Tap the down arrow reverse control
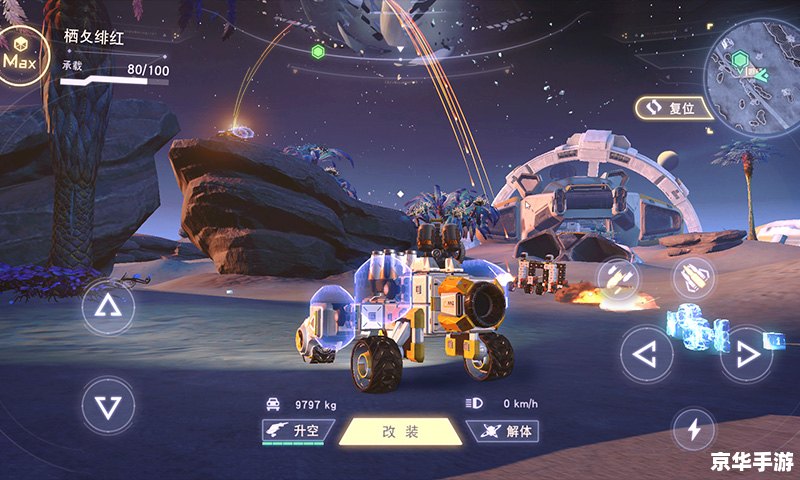 point(108,405)
